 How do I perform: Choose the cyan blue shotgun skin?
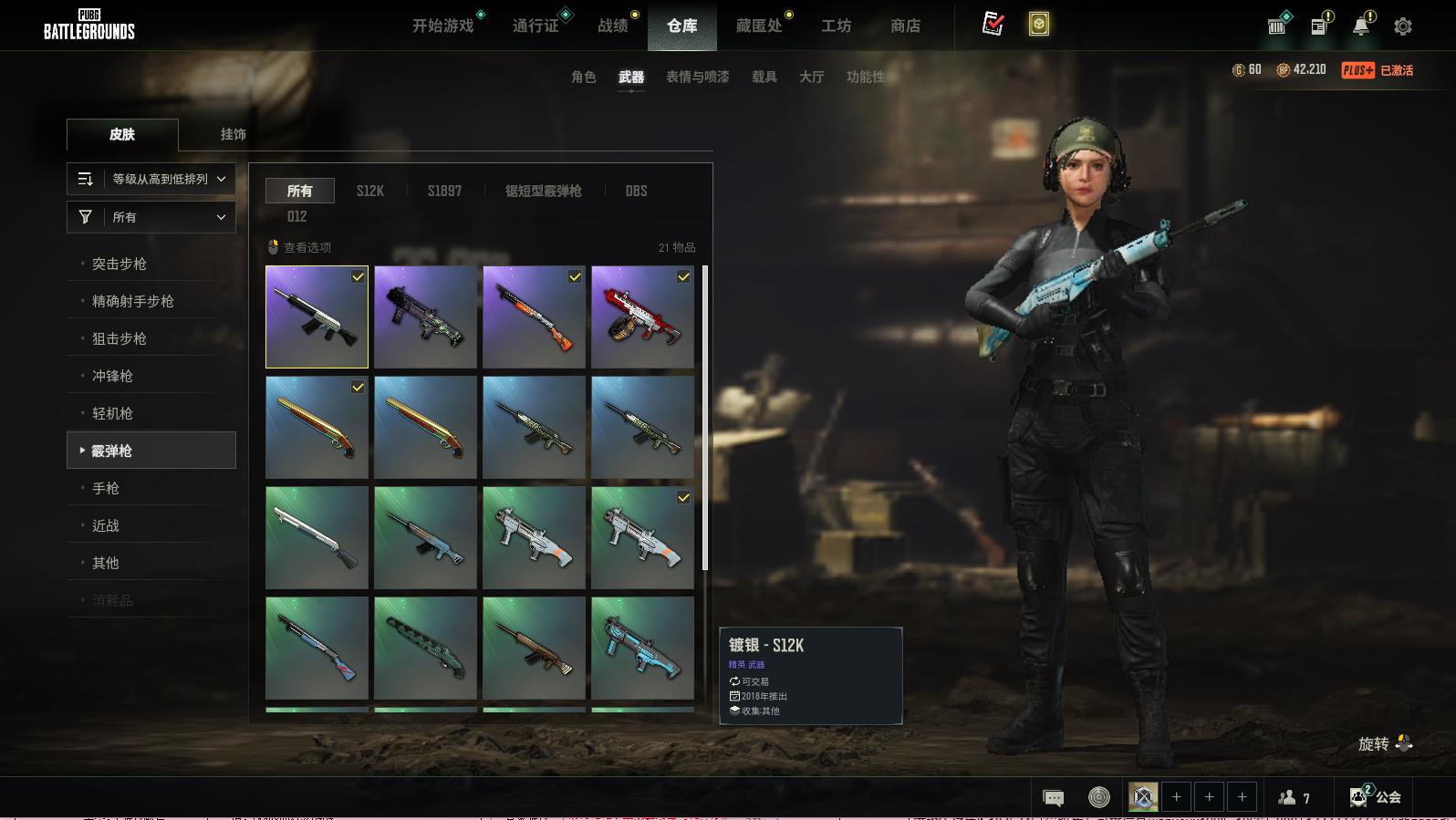642,648
